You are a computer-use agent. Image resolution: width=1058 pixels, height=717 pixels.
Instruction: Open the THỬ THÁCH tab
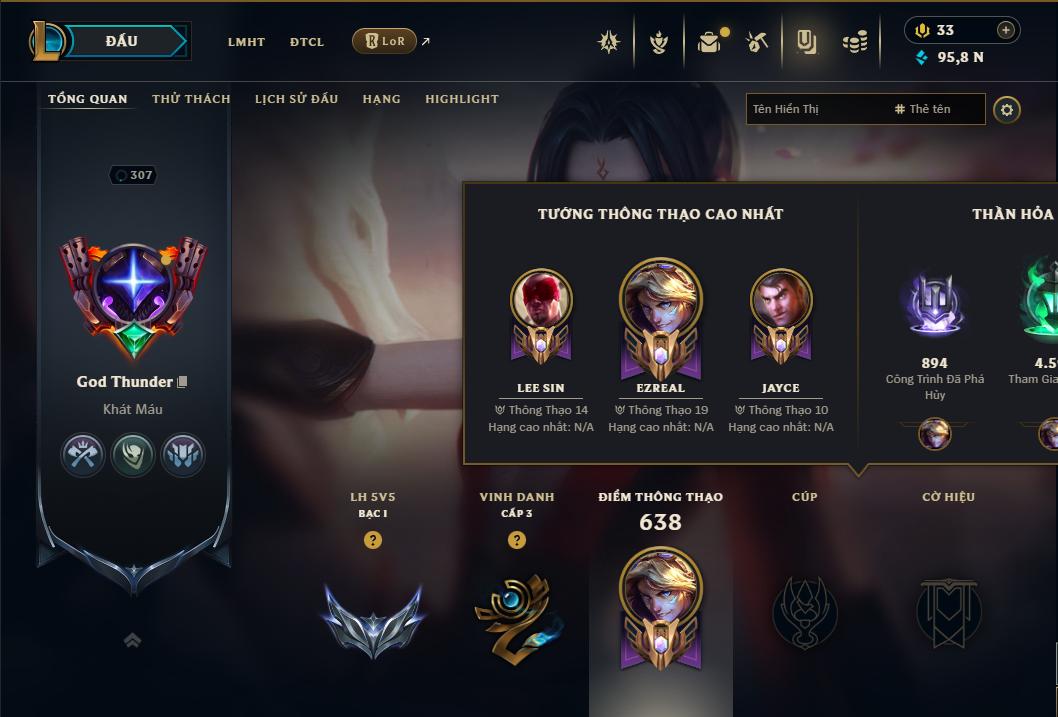(x=191, y=99)
